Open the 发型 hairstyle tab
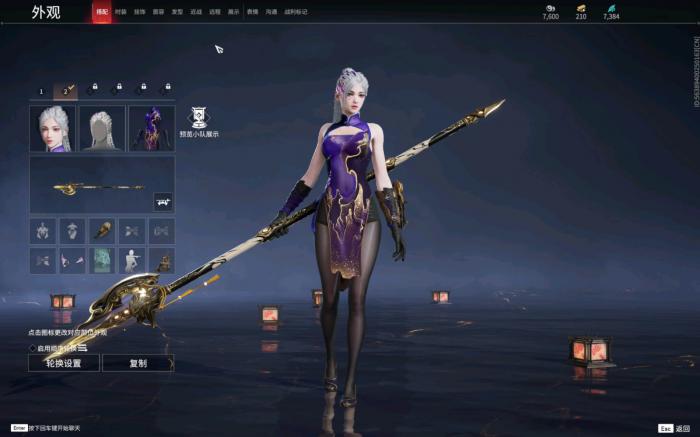Screen dimensions: 700x437 click(x=177, y=12)
